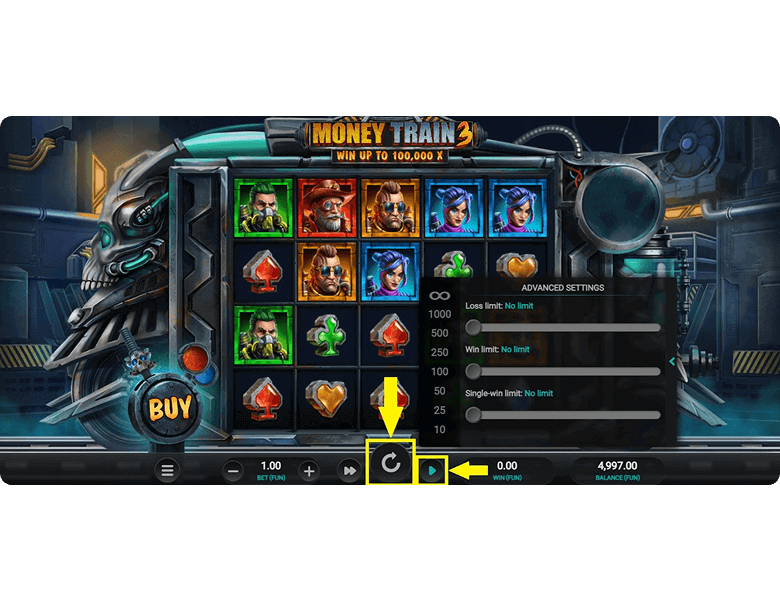
Task: Open the autoplay play-arrow button
Action: click(432, 469)
